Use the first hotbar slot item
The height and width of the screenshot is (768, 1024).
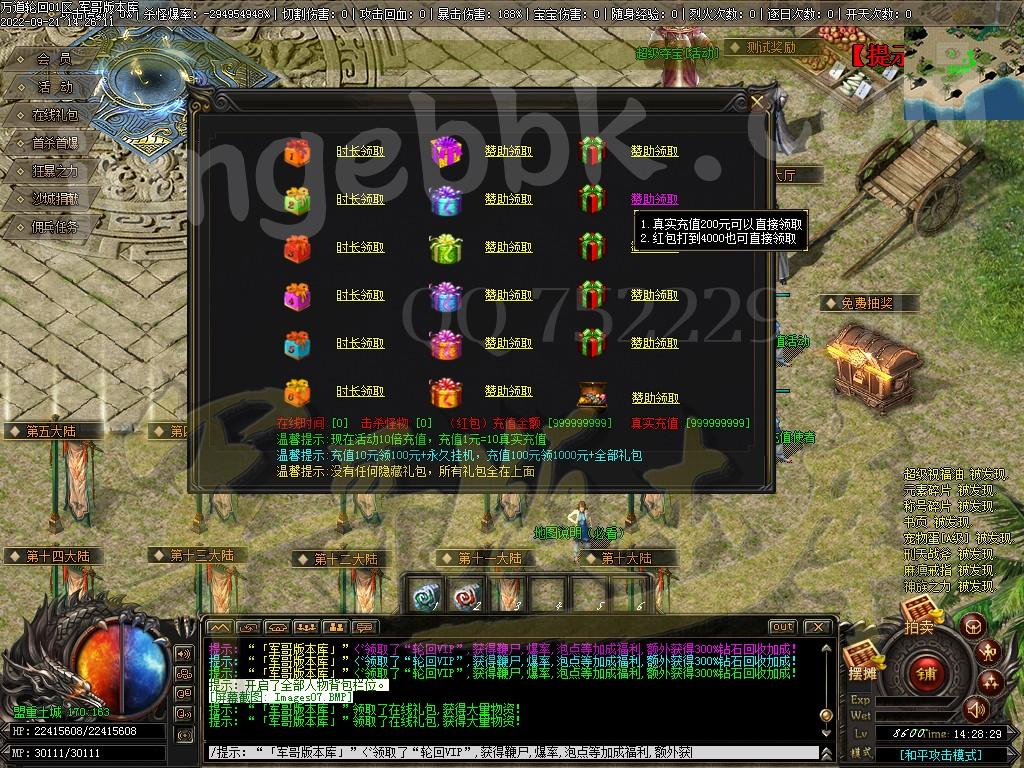click(426, 596)
